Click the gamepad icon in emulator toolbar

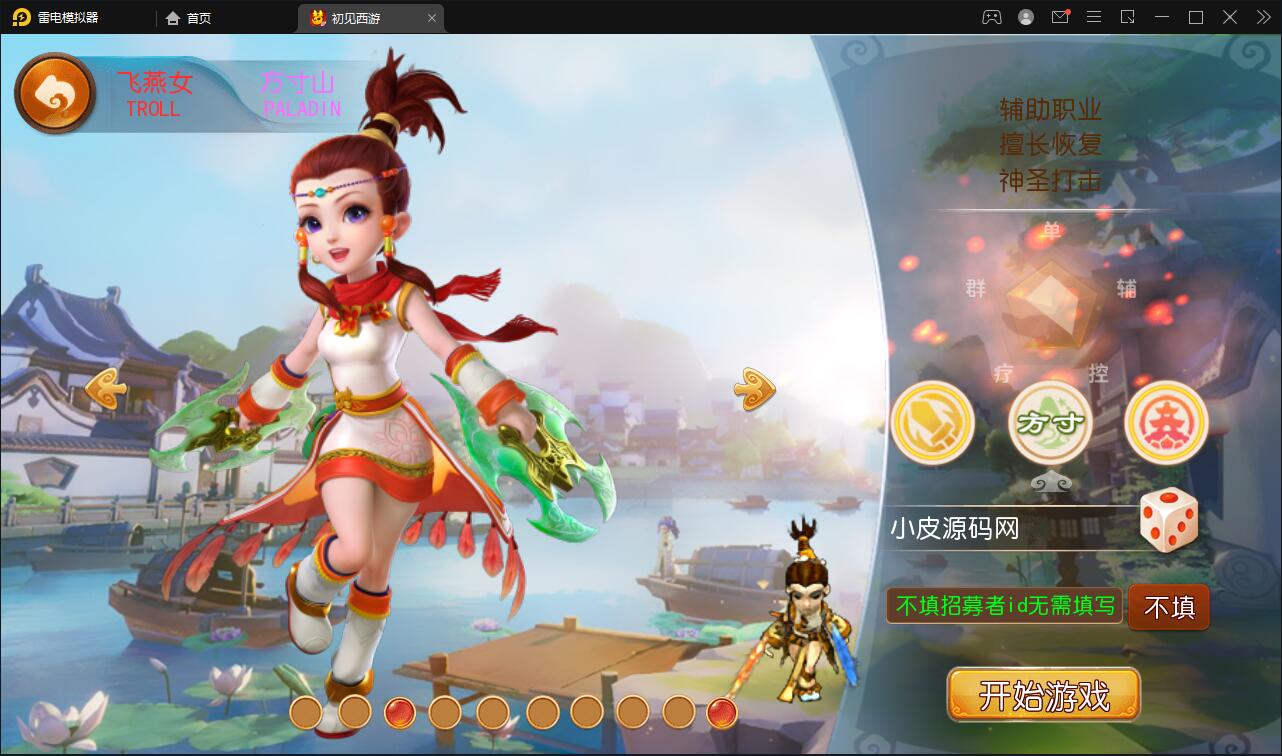click(x=990, y=17)
